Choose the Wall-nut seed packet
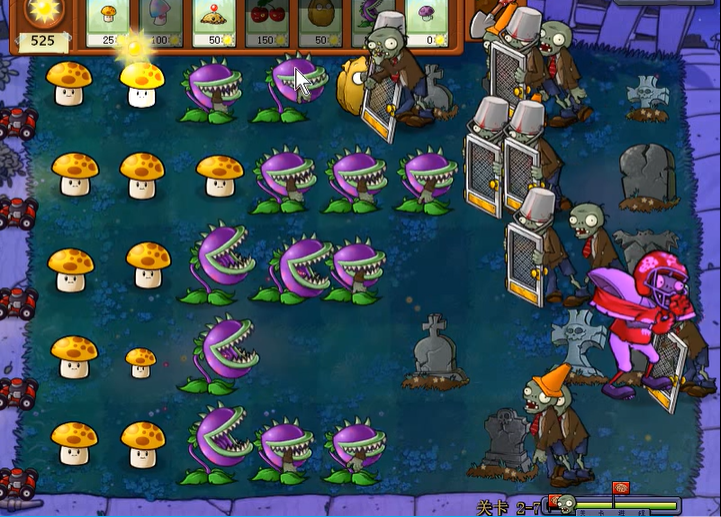This screenshot has height=517, width=721. point(320,22)
